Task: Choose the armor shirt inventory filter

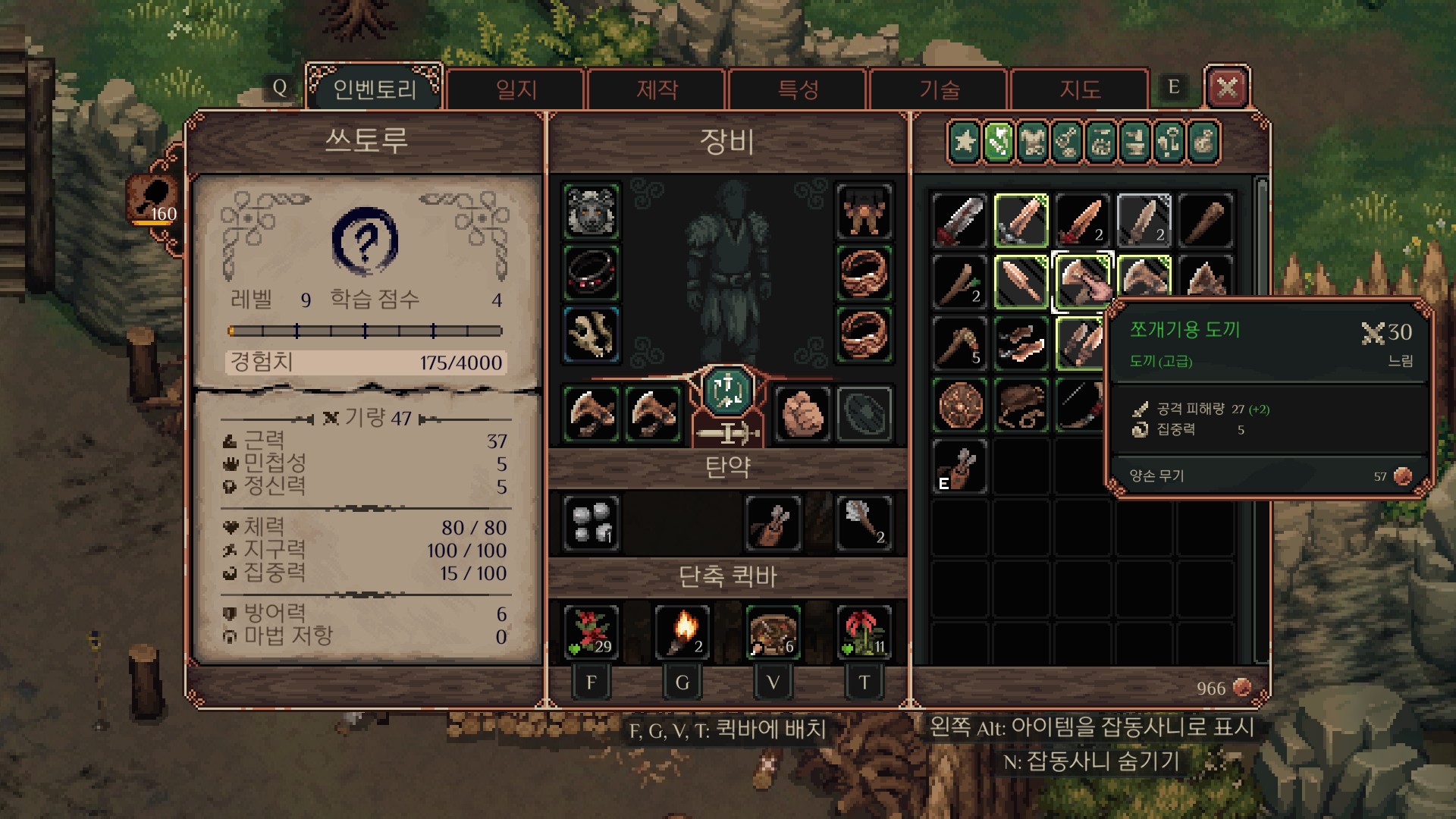Action: 1033,142
